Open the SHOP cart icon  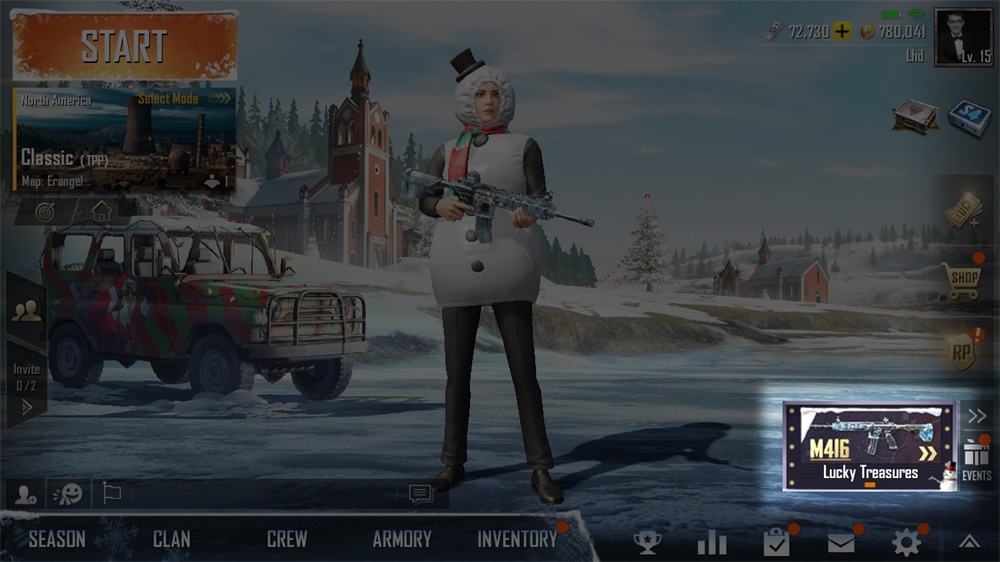[963, 280]
